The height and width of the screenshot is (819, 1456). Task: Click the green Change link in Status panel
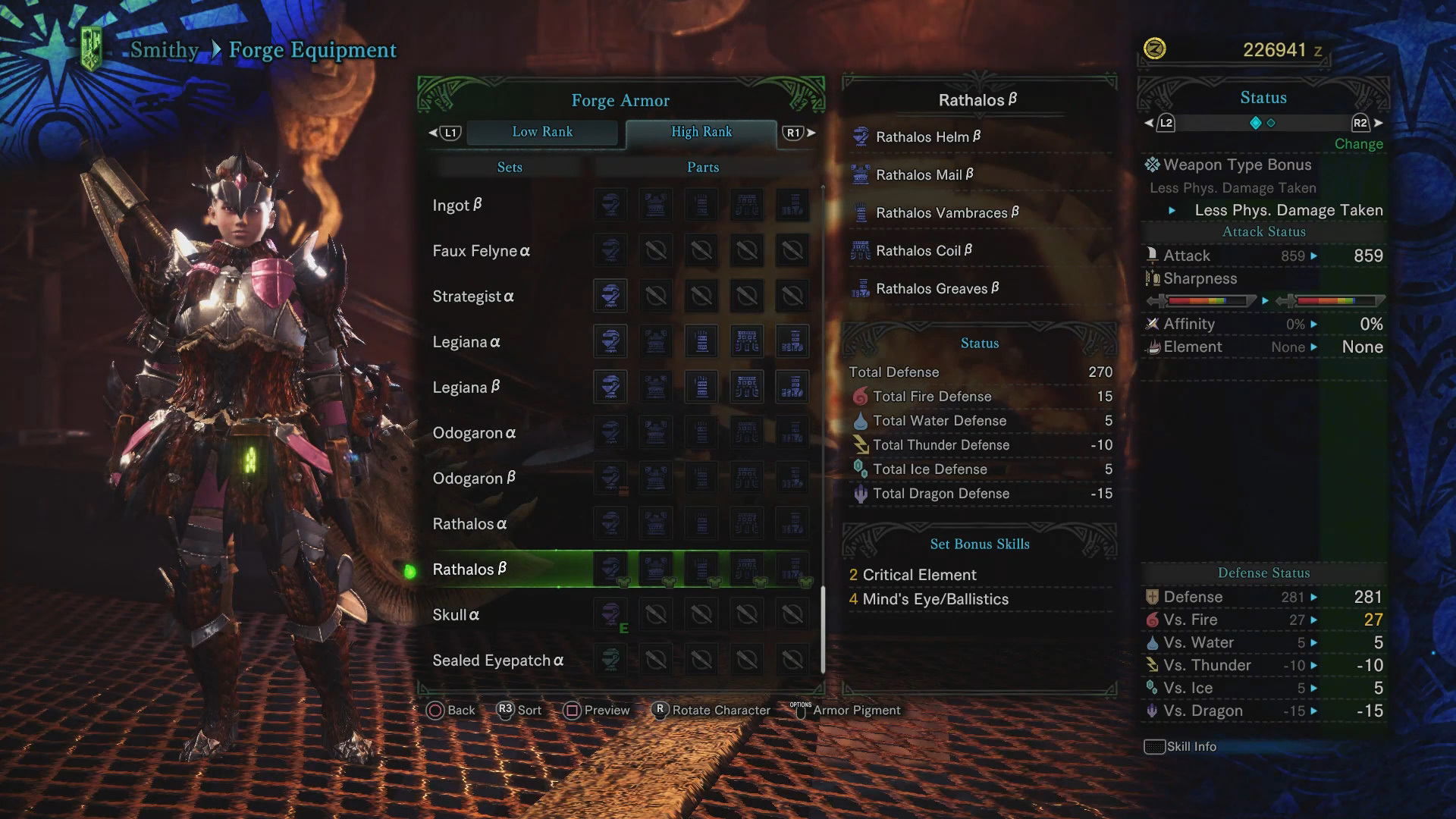pos(1358,144)
